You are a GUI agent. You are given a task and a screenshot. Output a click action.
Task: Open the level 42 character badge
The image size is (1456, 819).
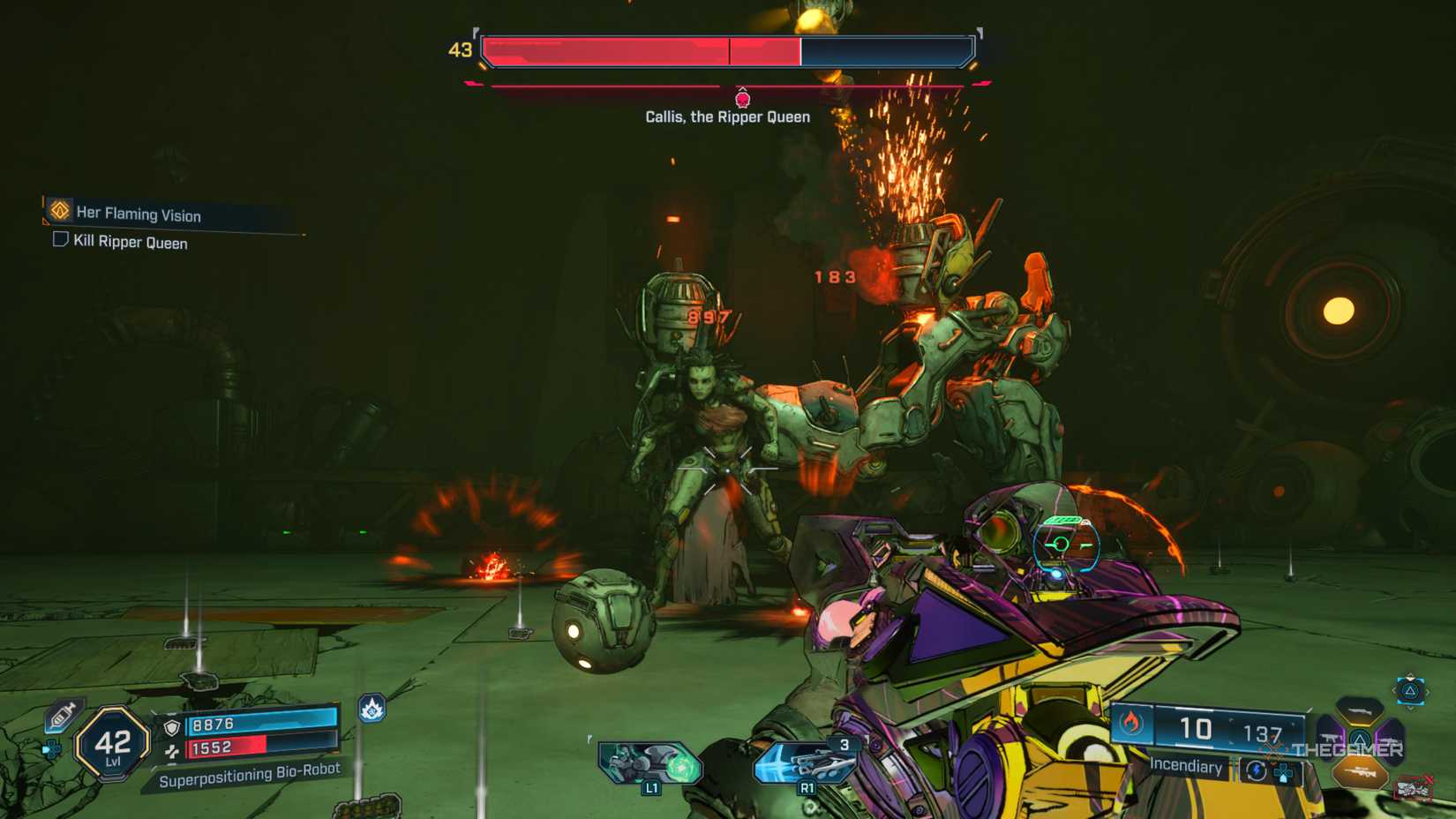pyautogui.click(x=112, y=743)
